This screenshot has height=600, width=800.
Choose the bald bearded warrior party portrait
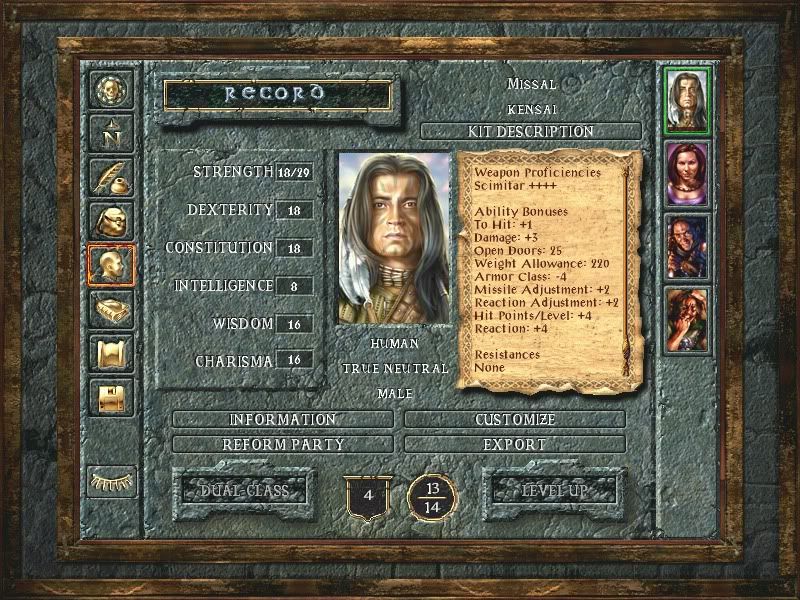[x=687, y=247]
